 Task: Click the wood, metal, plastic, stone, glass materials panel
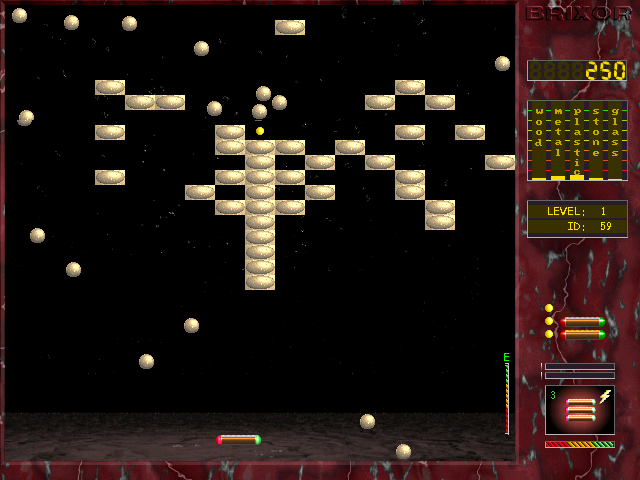click(577, 141)
